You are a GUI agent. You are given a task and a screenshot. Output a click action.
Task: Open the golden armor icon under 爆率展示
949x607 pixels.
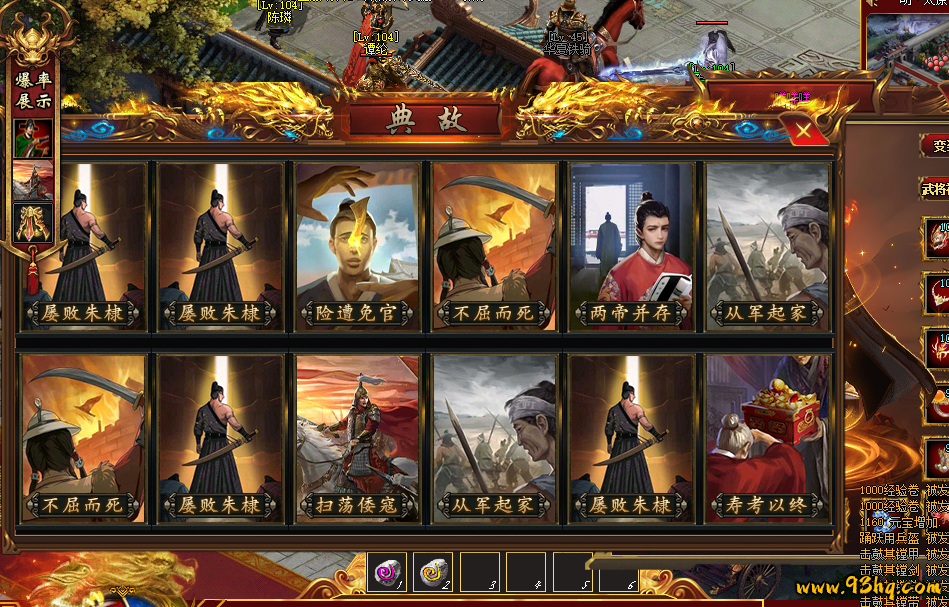32,222
